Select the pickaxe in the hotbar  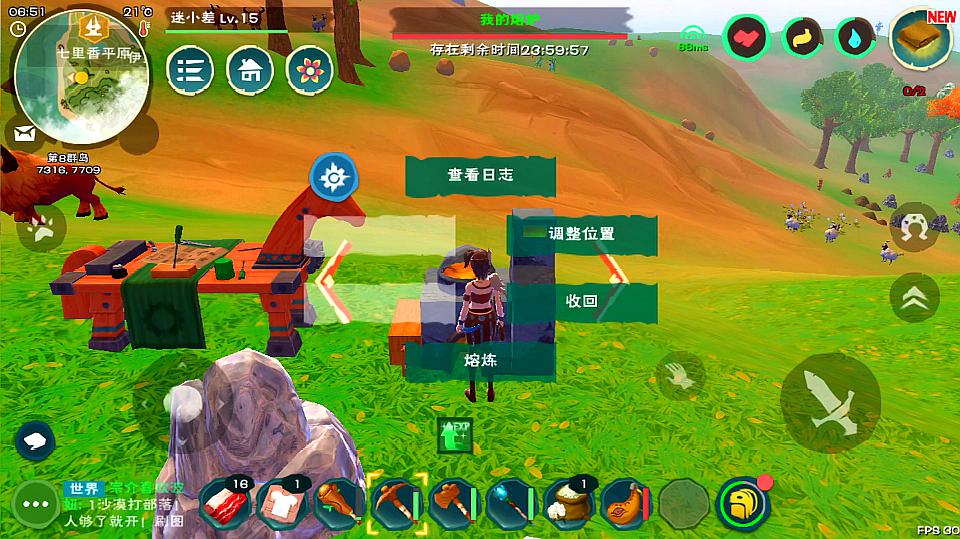(x=398, y=503)
